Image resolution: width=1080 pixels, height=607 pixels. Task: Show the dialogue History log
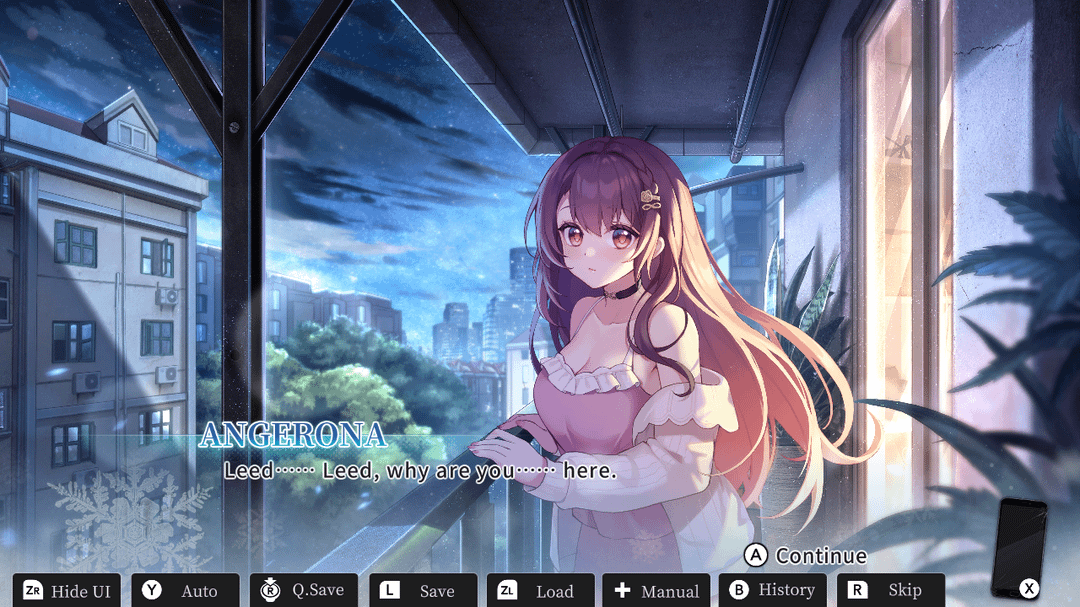coord(773,590)
